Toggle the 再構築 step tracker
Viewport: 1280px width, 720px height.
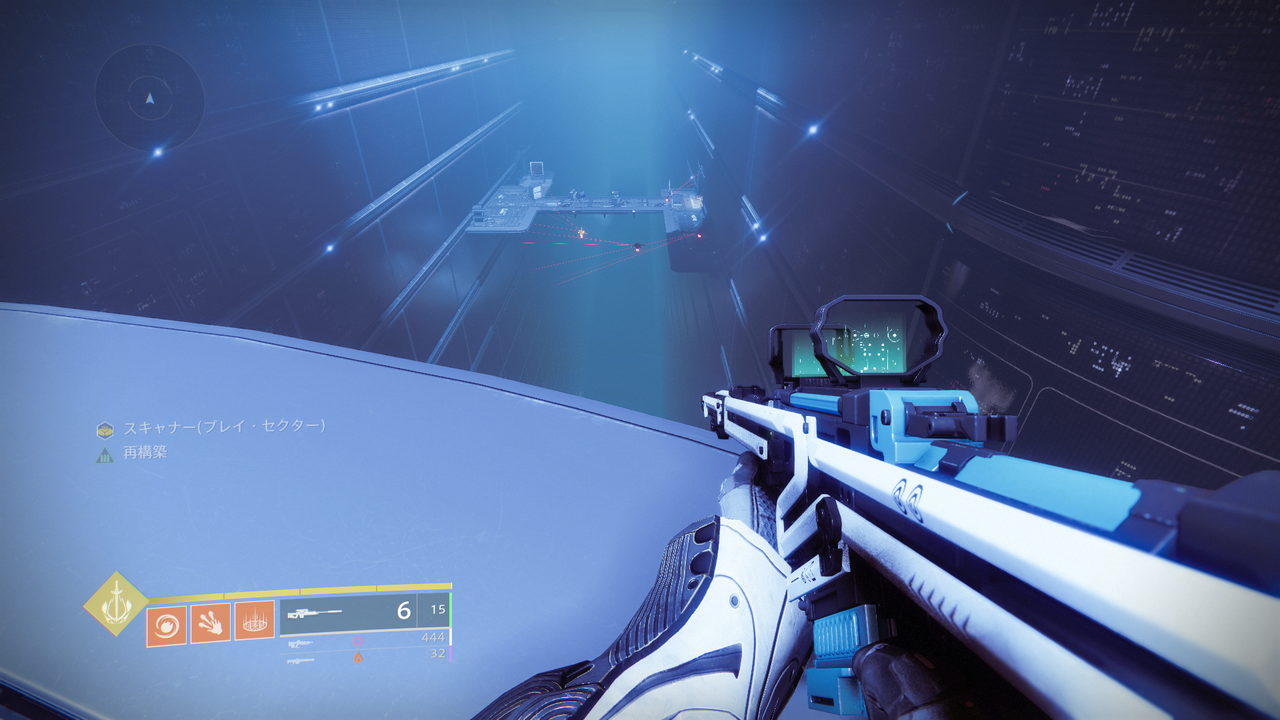coord(145,450)
